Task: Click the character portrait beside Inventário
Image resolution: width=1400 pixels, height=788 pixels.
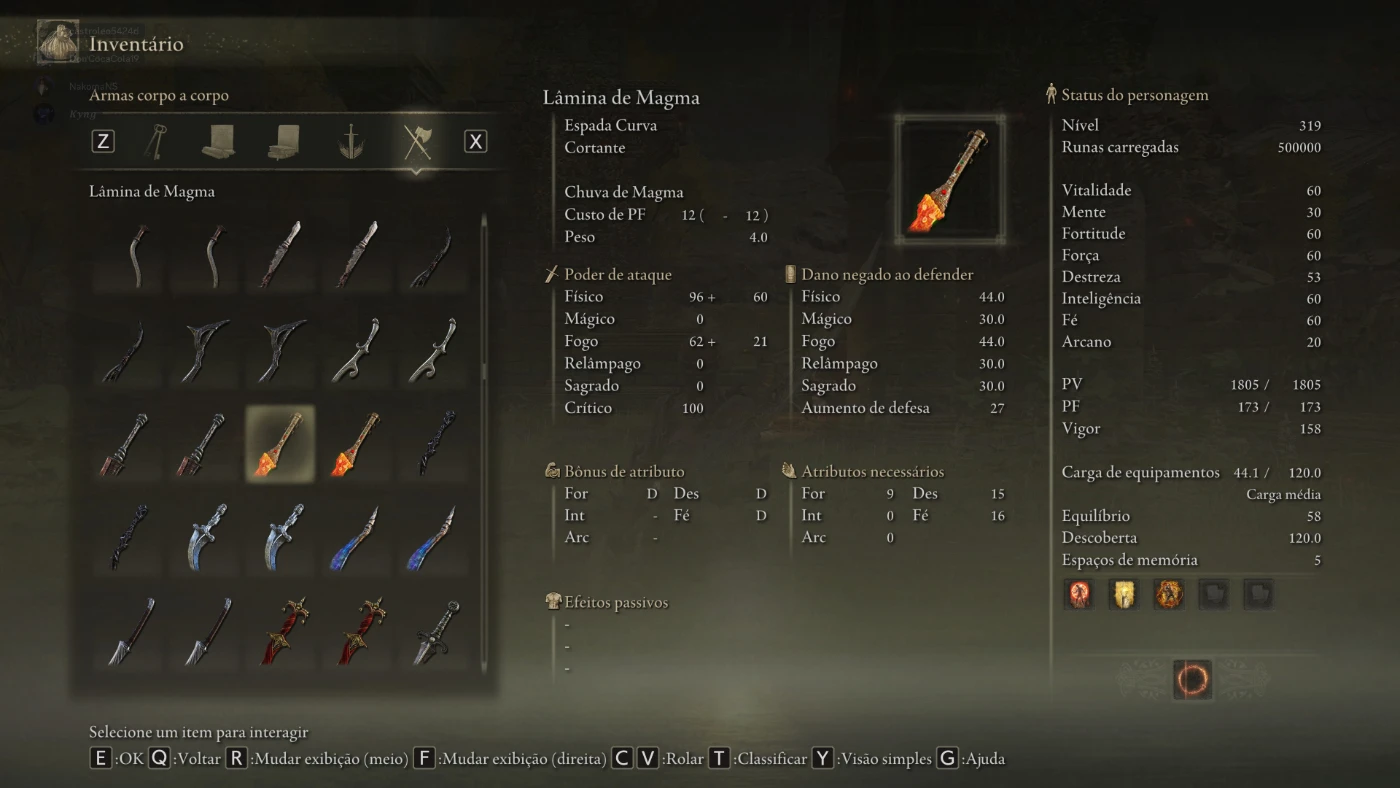Action: (x=57, y=41)
